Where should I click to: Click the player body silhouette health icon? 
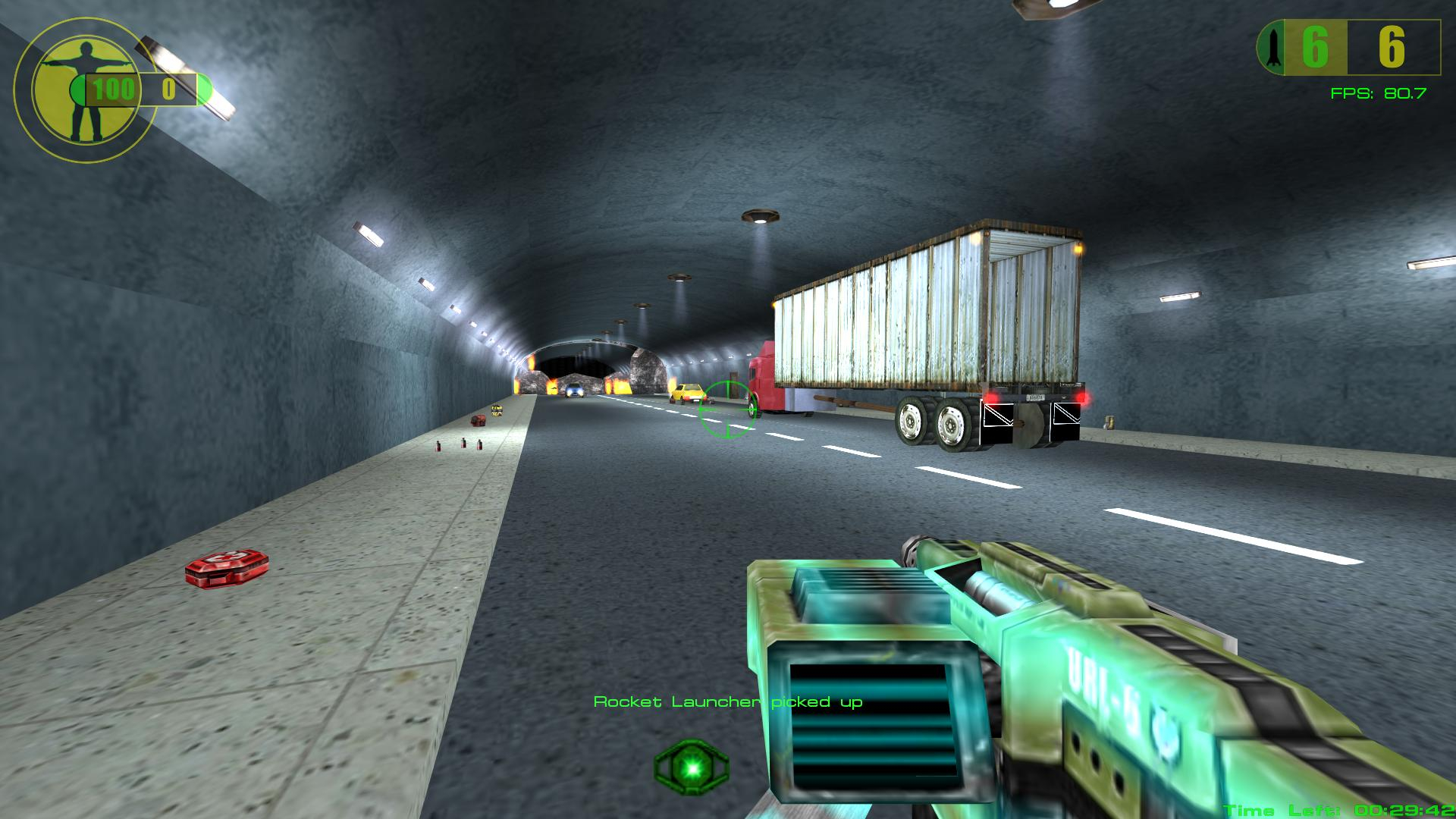point(85,89)
